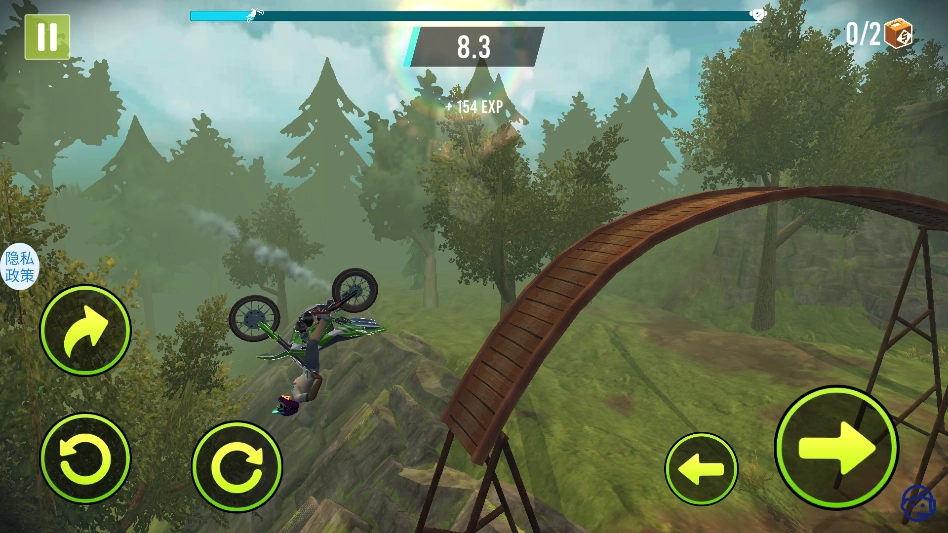Click the blue face icon overlay
Image resolution: width=948 pixels, height=533 pixels.
918,502
